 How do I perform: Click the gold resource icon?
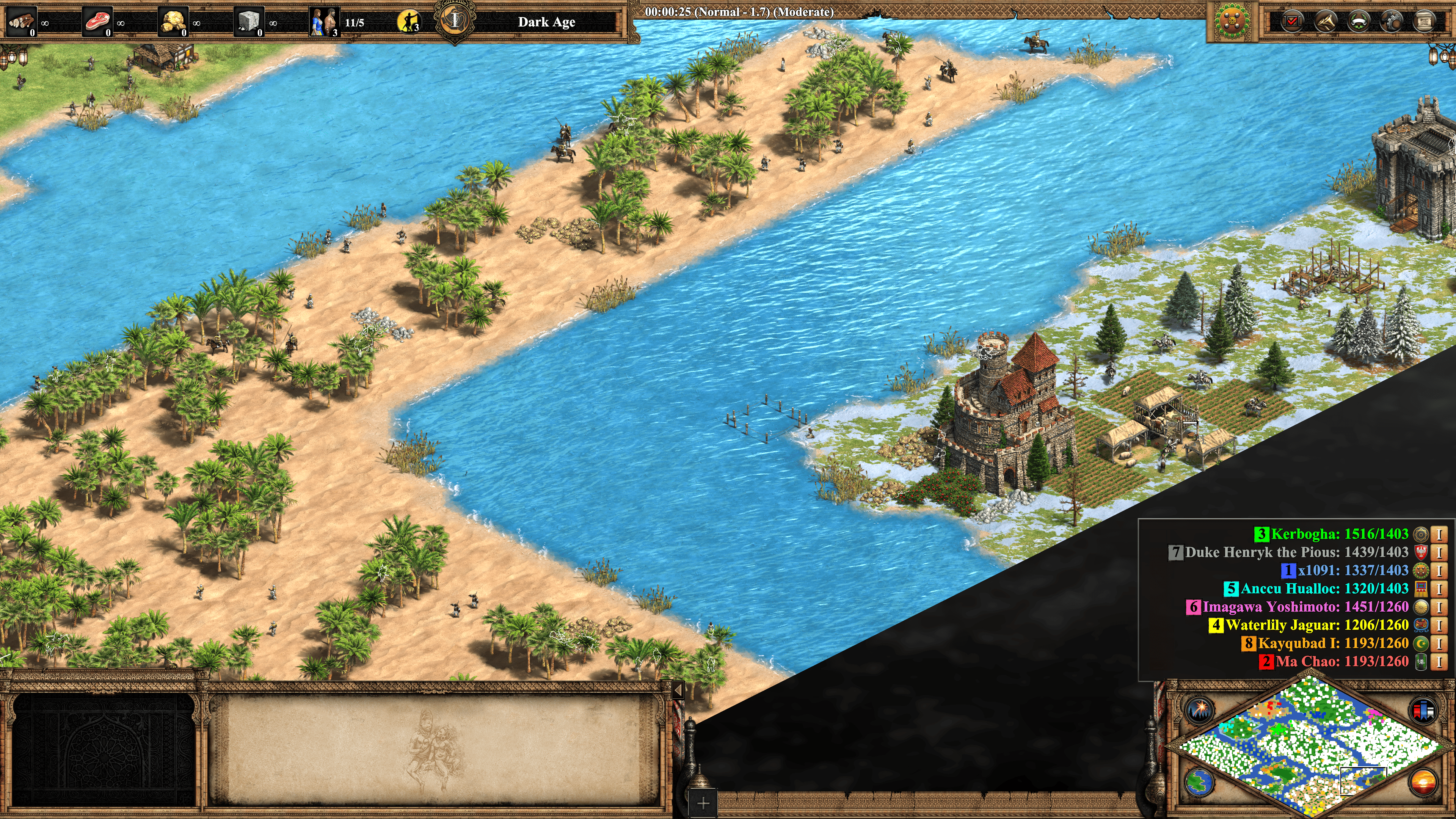[173, 22]
